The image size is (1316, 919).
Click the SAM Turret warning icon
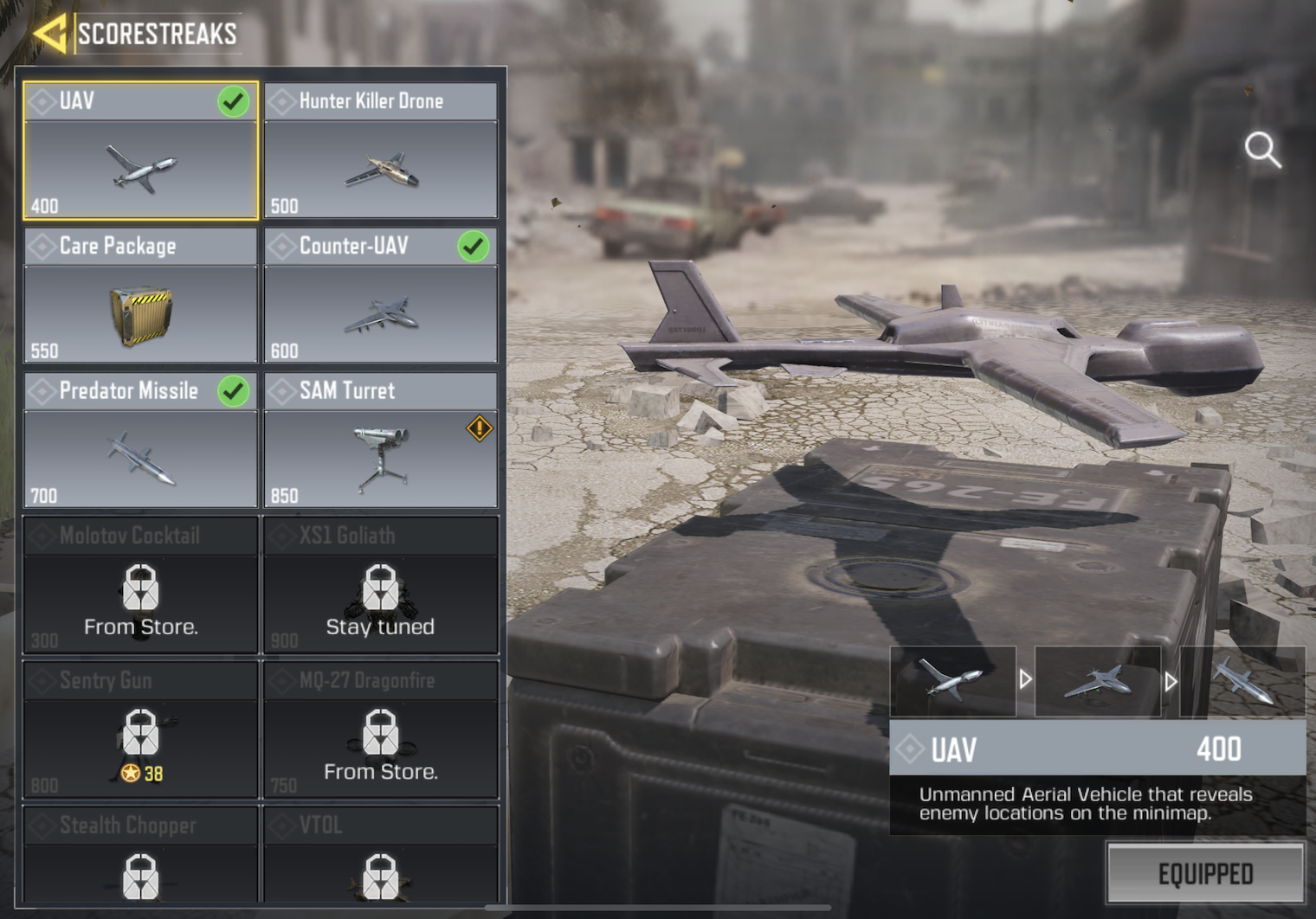pyautogui.click(x=480, y=428)
